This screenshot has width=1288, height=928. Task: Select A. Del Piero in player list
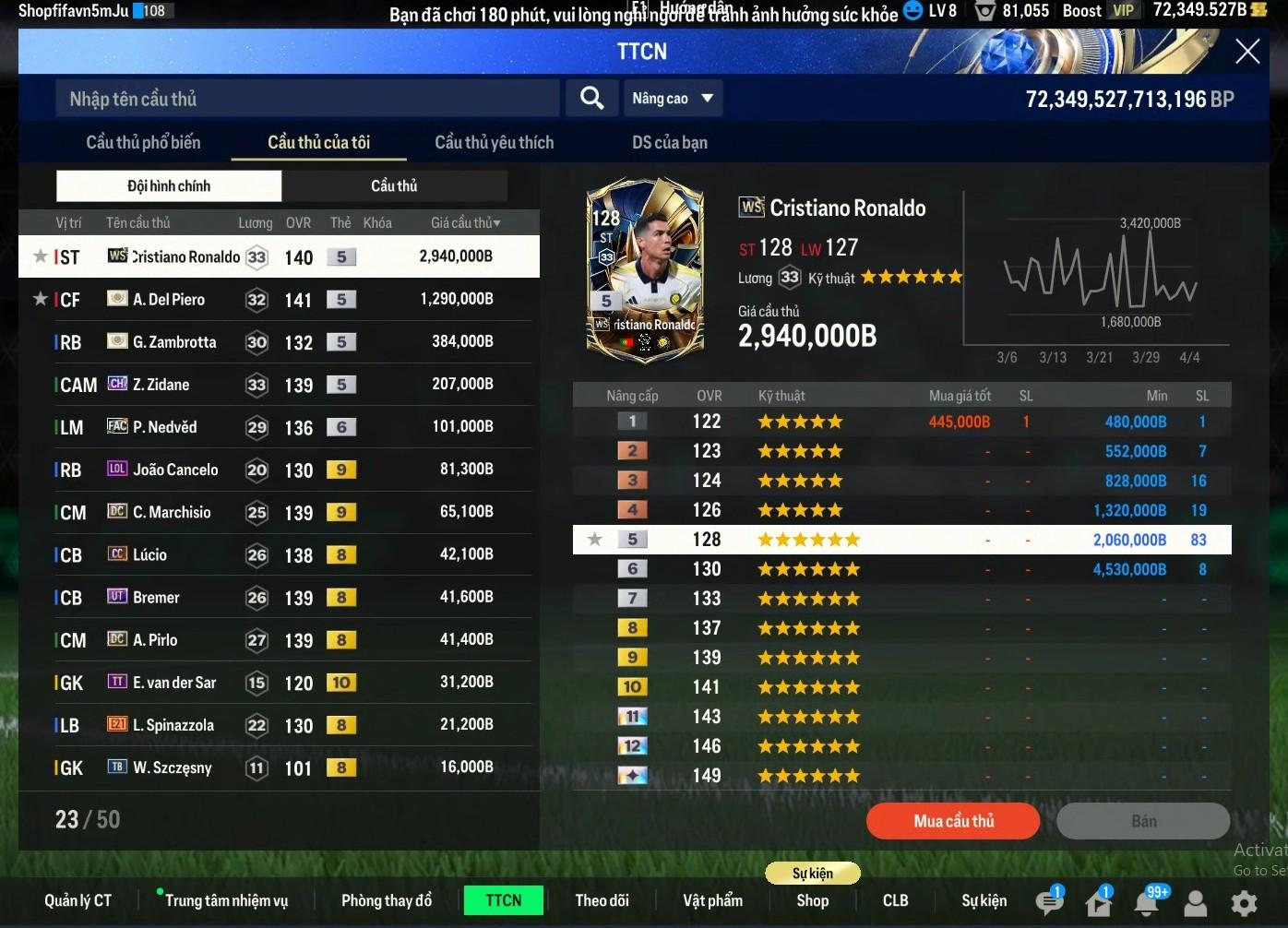pos(277,300)
